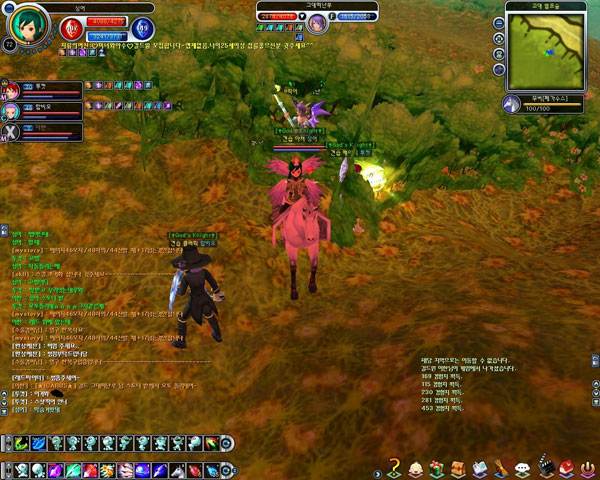This screenshot has height=480, width=600.
Task: Select the pet portrait below the minimap
Action: click(x=512, y=104)
